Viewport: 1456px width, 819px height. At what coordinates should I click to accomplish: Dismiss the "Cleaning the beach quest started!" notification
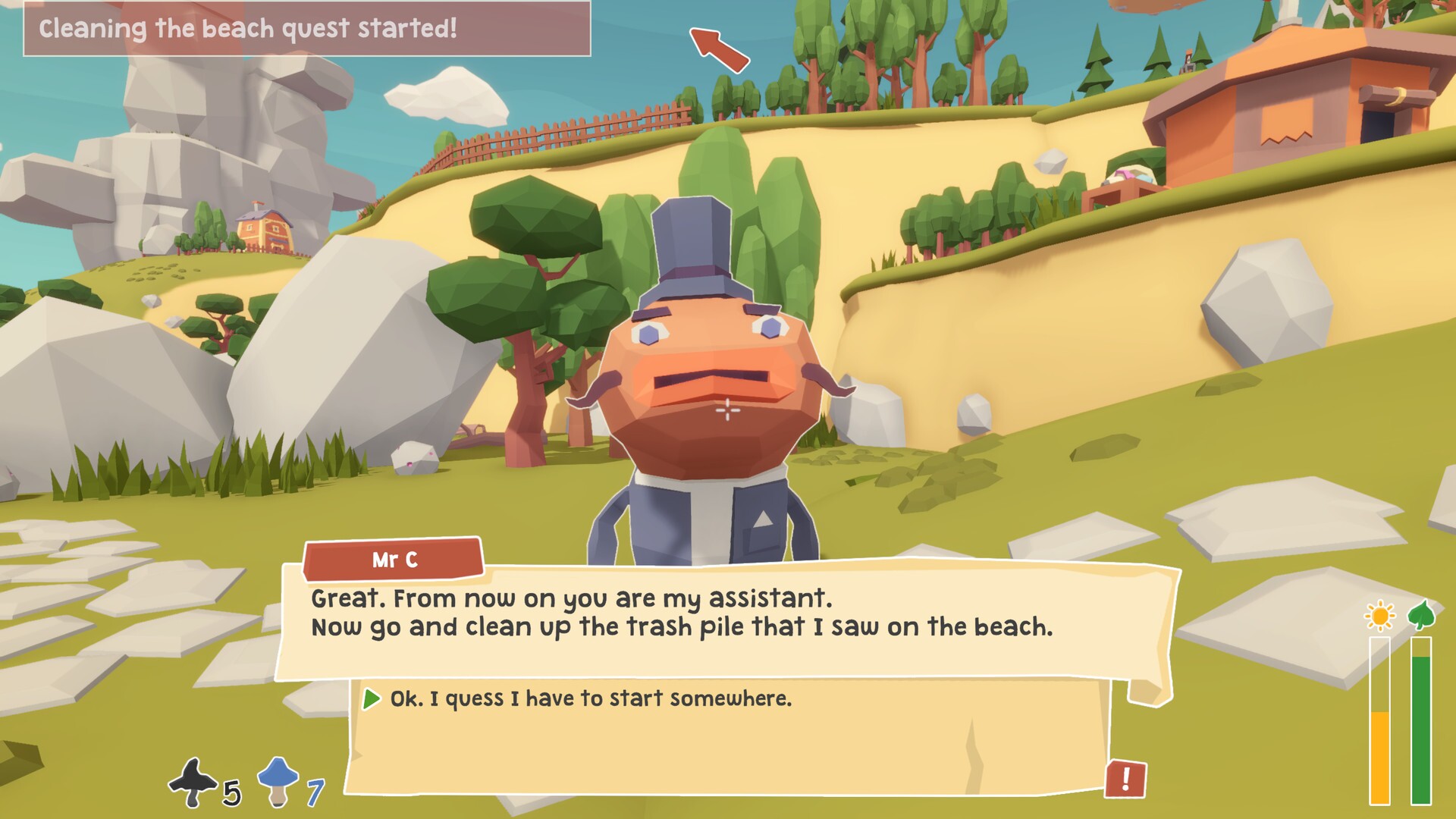click(x=307, y=29)
